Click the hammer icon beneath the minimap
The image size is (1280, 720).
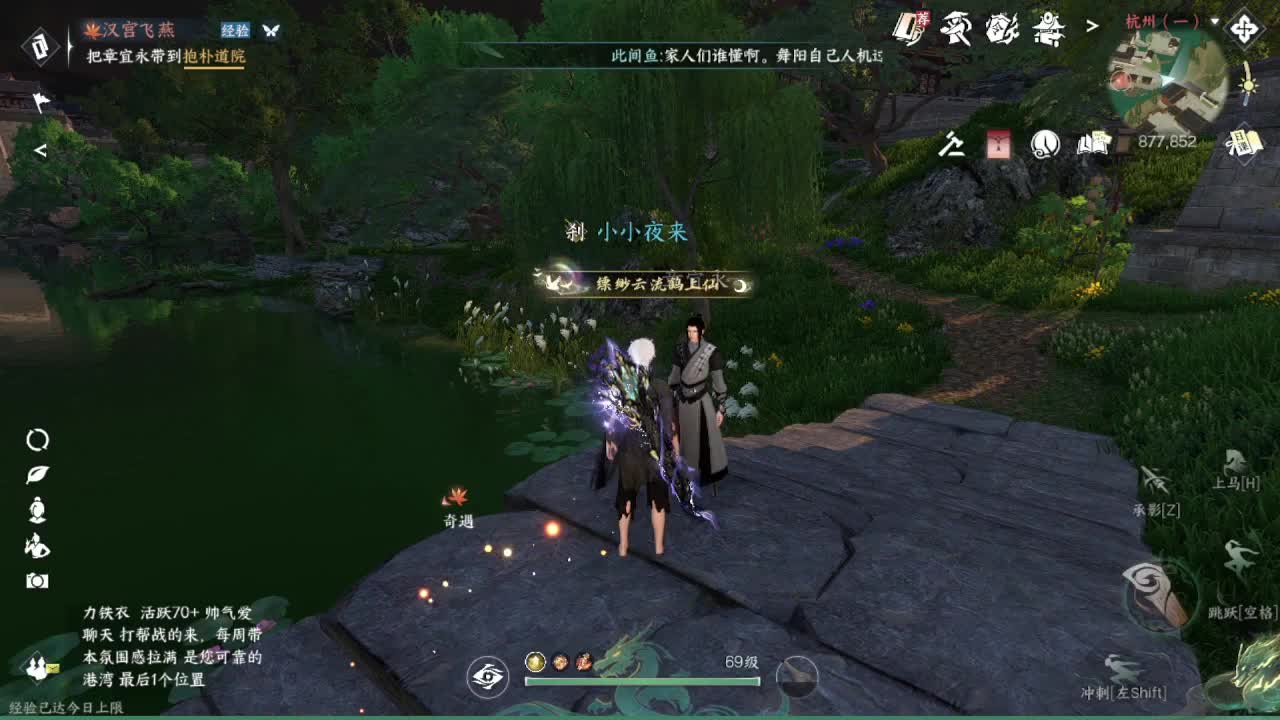pos(952,143)
